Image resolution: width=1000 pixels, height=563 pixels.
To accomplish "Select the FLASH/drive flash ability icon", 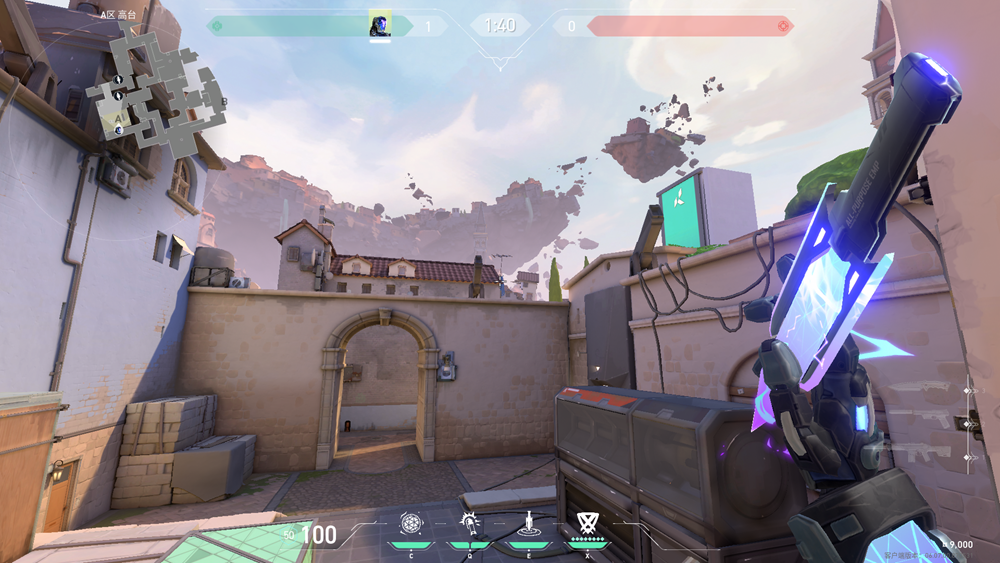I will click(x=468, y=523).
